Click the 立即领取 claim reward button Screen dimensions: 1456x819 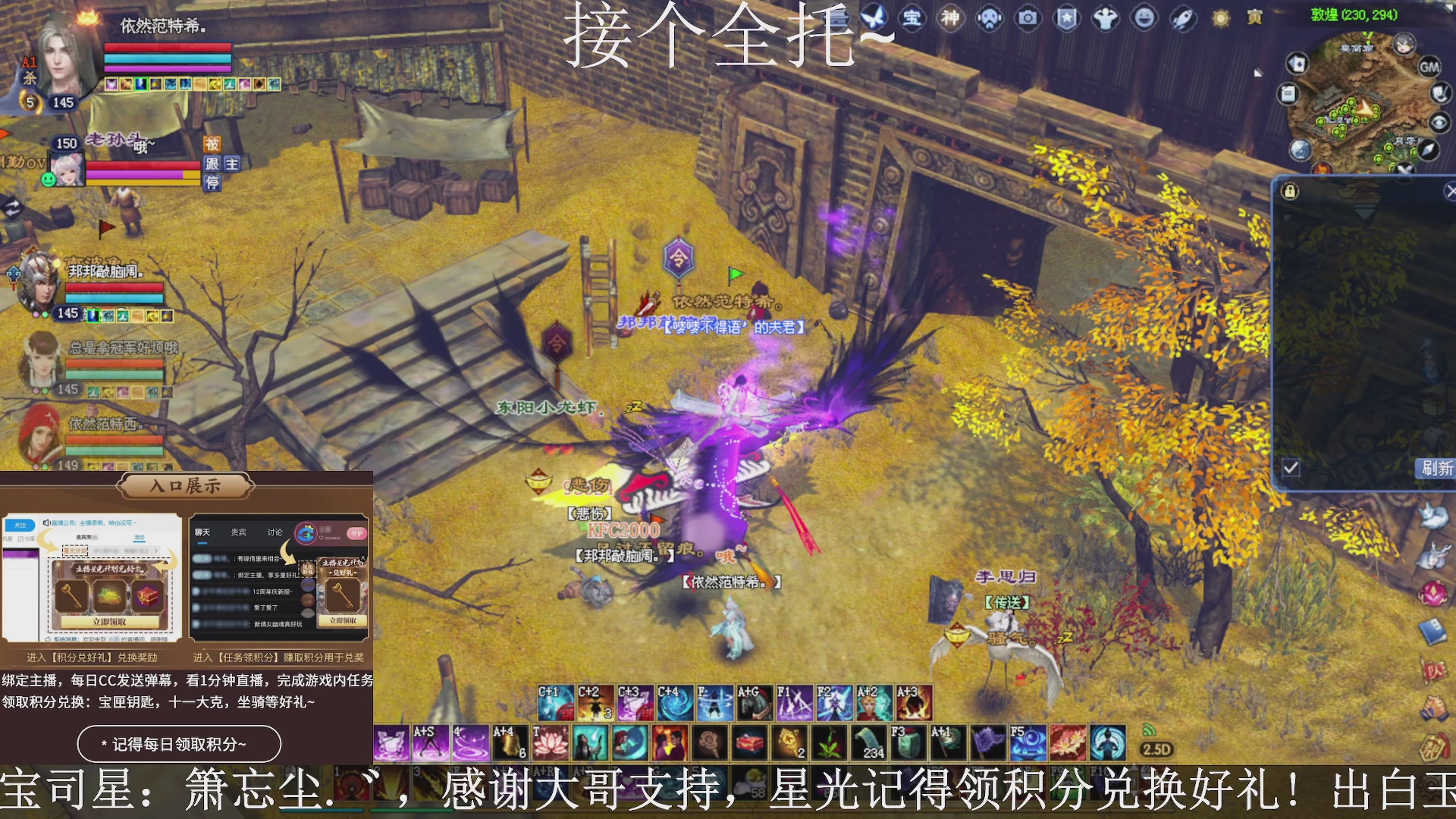pos(108,620)
